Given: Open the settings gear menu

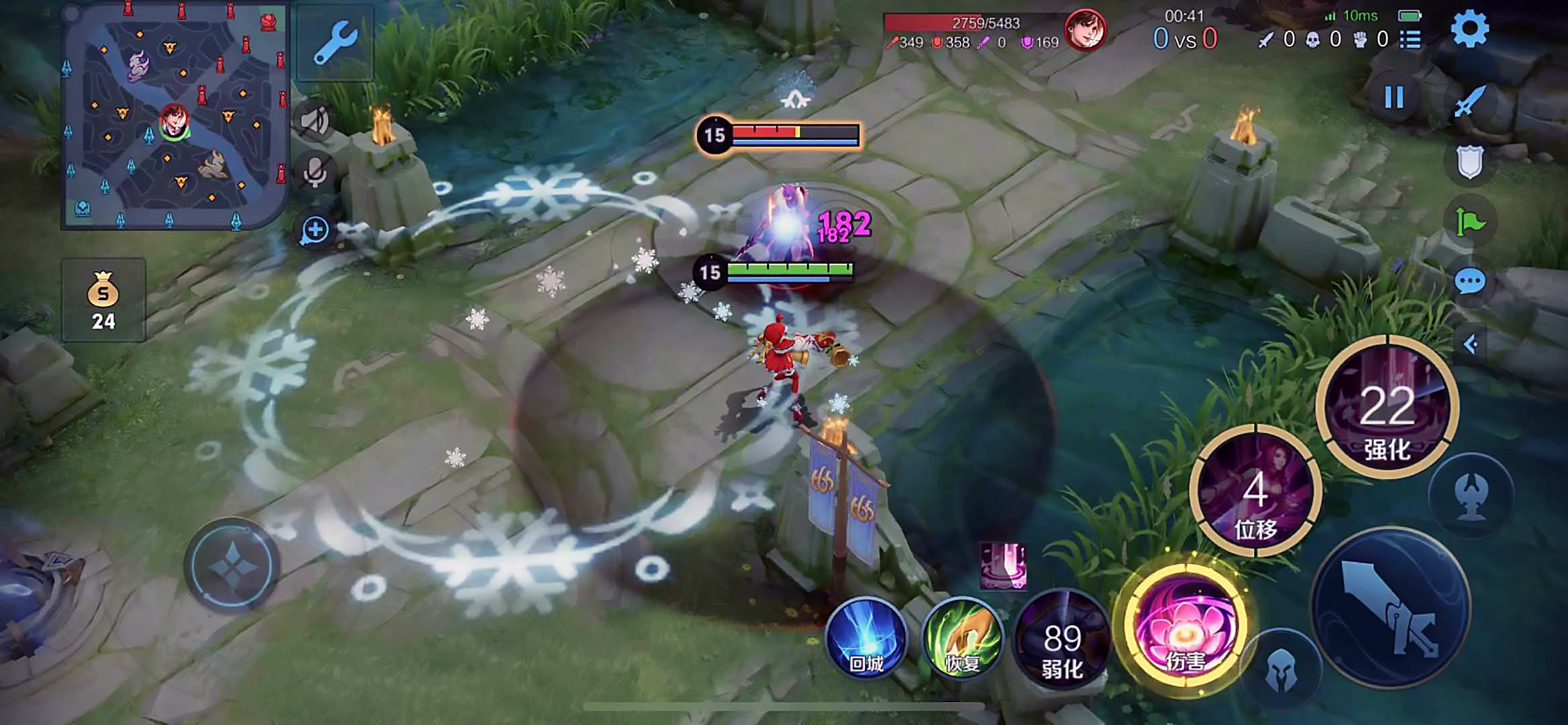Looking at the screenshot, I should pos(1469,29).
